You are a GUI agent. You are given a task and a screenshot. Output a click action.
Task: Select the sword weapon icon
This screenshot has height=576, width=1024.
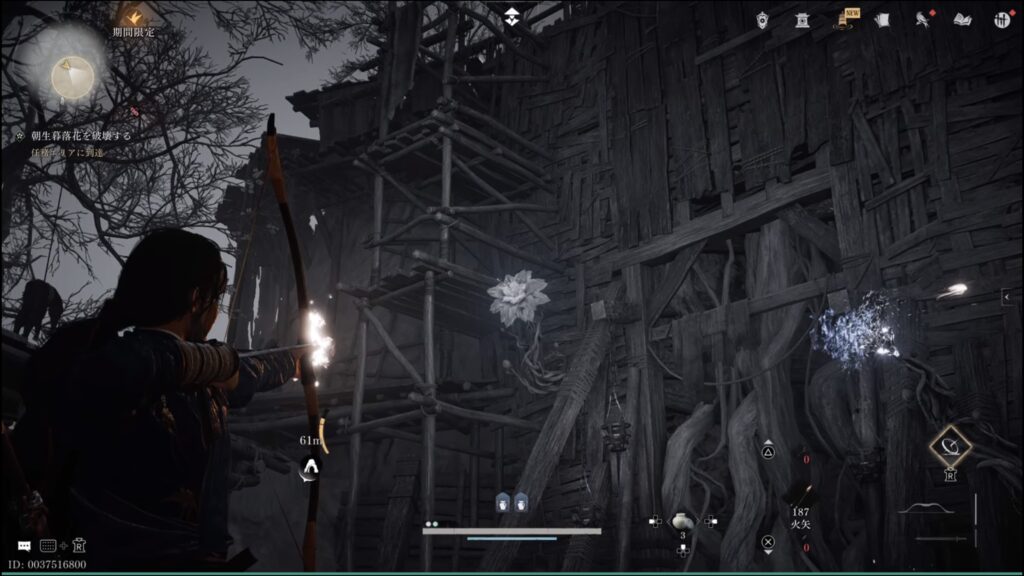pos(940,538)
